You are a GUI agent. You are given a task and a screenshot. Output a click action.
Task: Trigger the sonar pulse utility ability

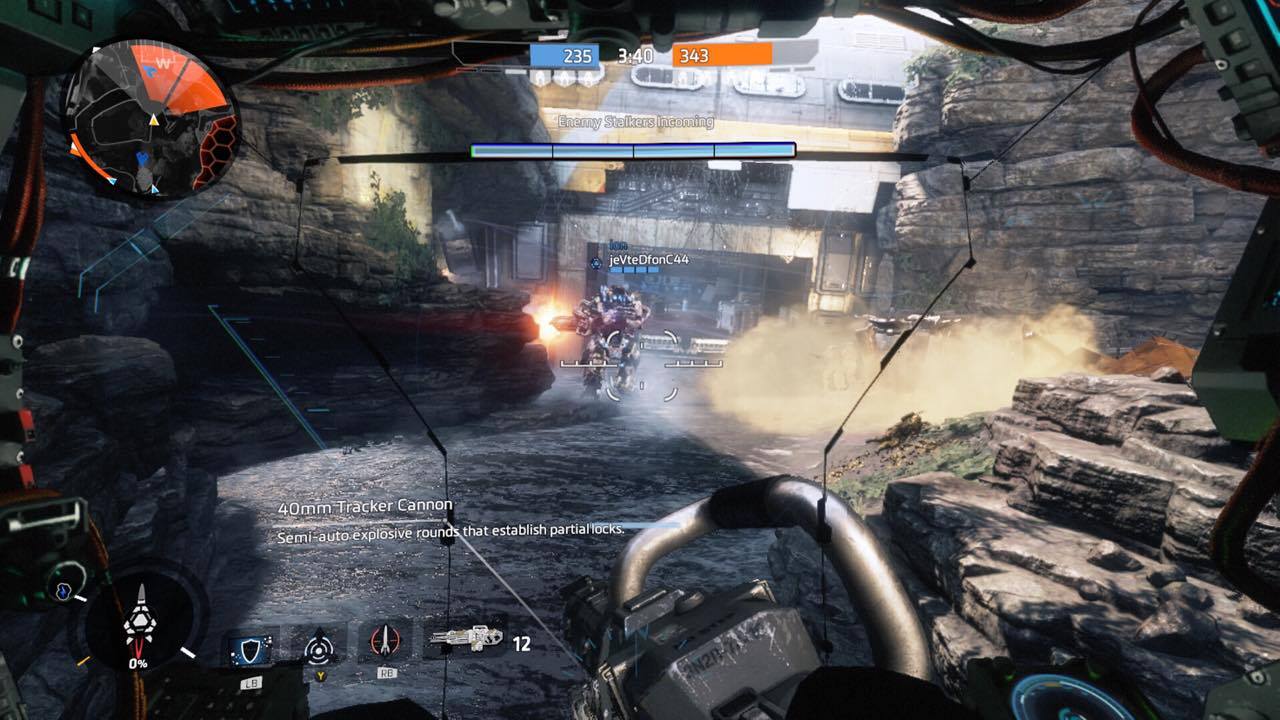(x=320, y=647)
